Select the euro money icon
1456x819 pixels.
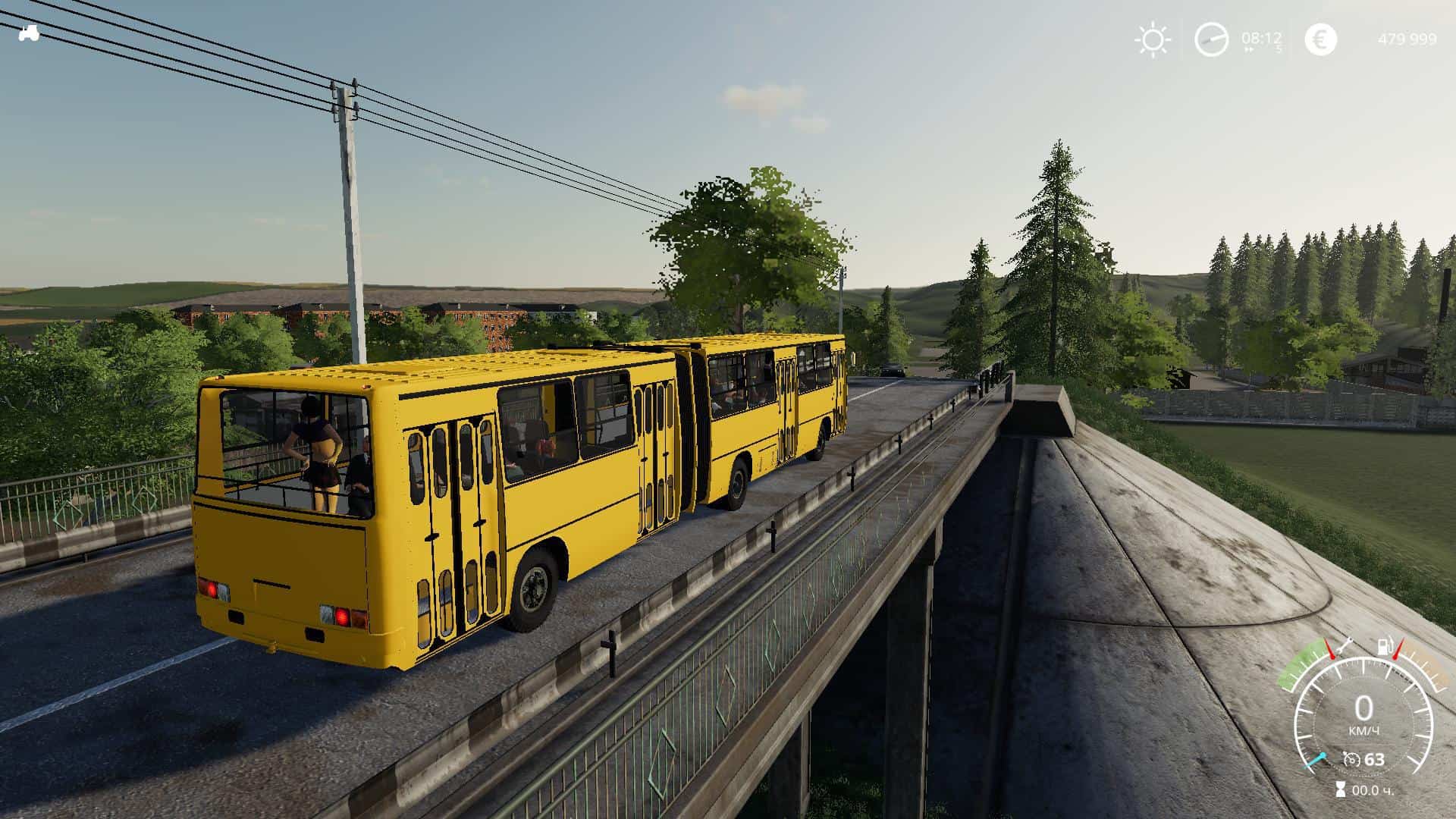1320,39
